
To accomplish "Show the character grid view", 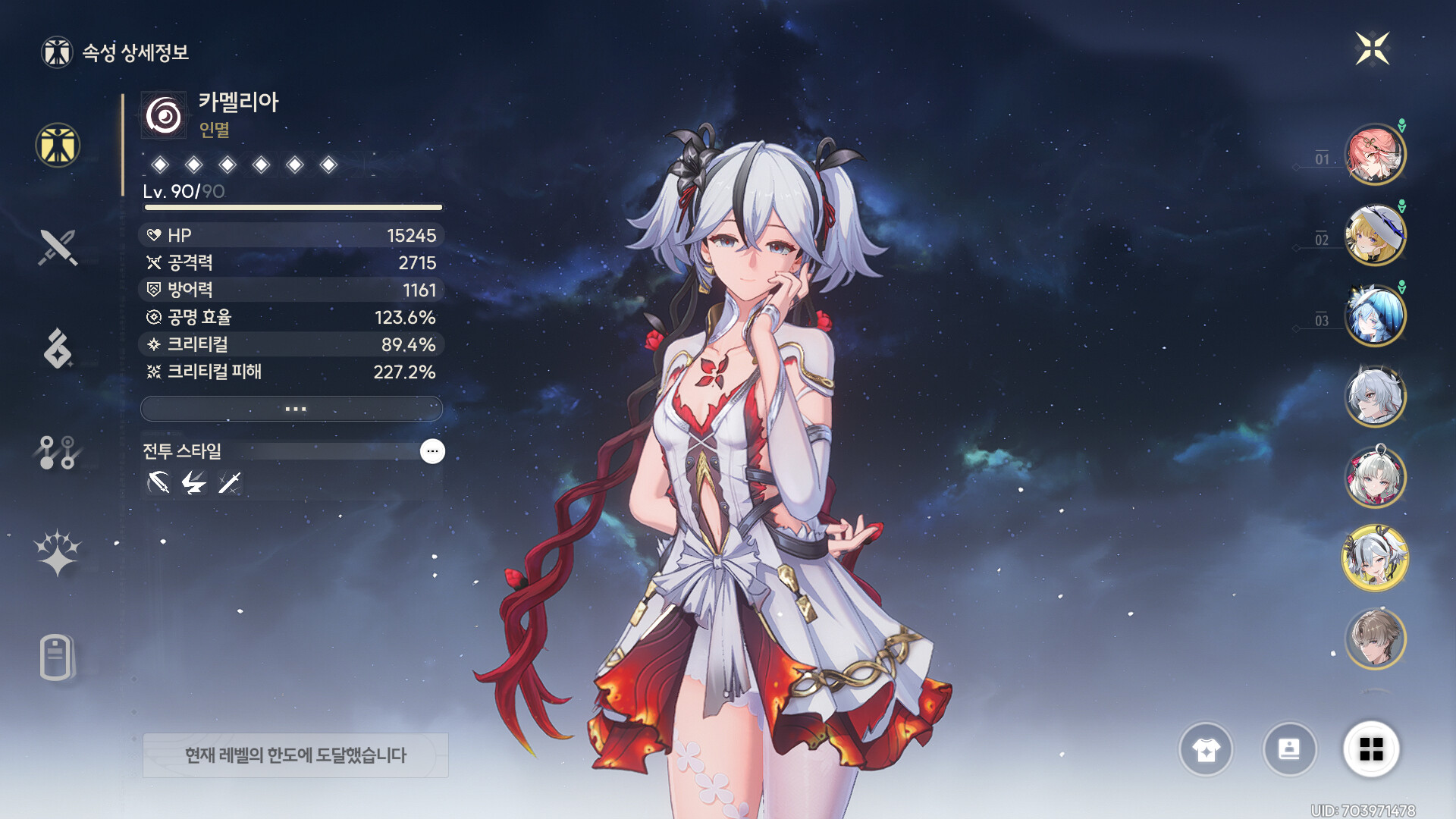I will 1371,750.
